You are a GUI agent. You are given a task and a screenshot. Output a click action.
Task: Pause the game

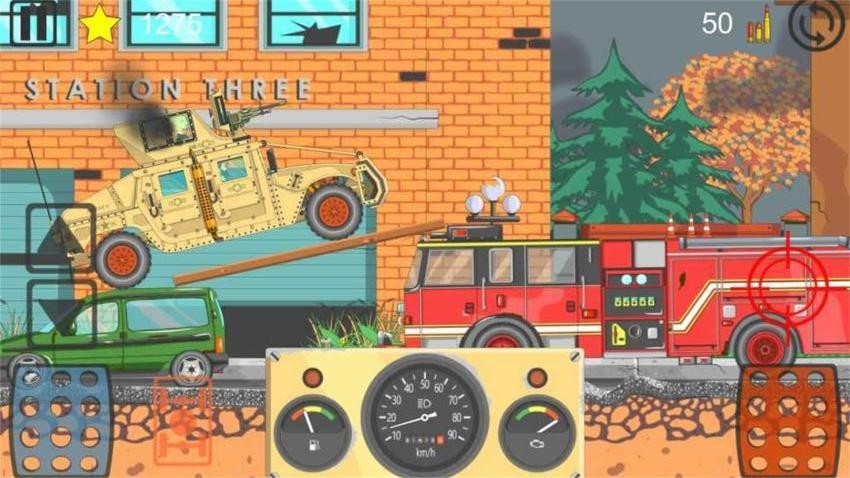33,22
